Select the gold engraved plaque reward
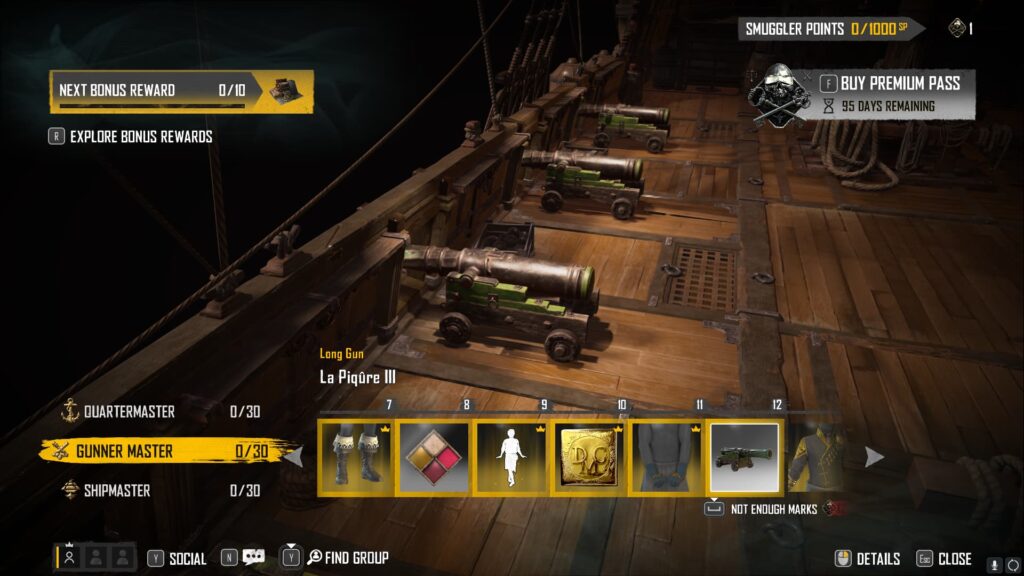The image size is (1024, 576). pos(589,457)
